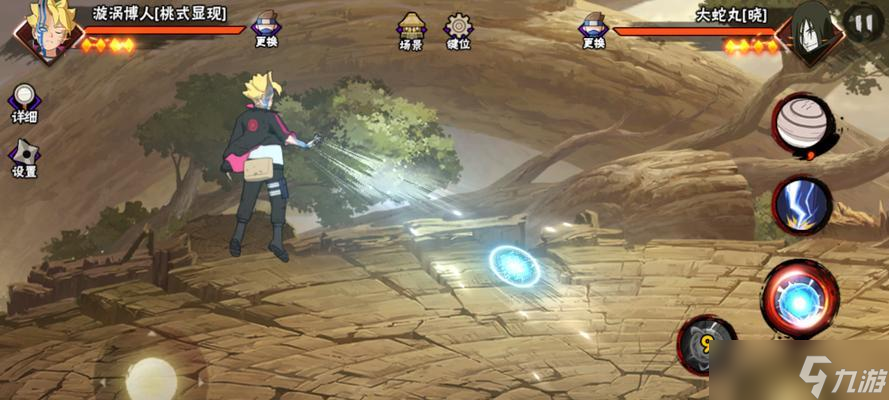Open the 场景 scene selector

411,30
